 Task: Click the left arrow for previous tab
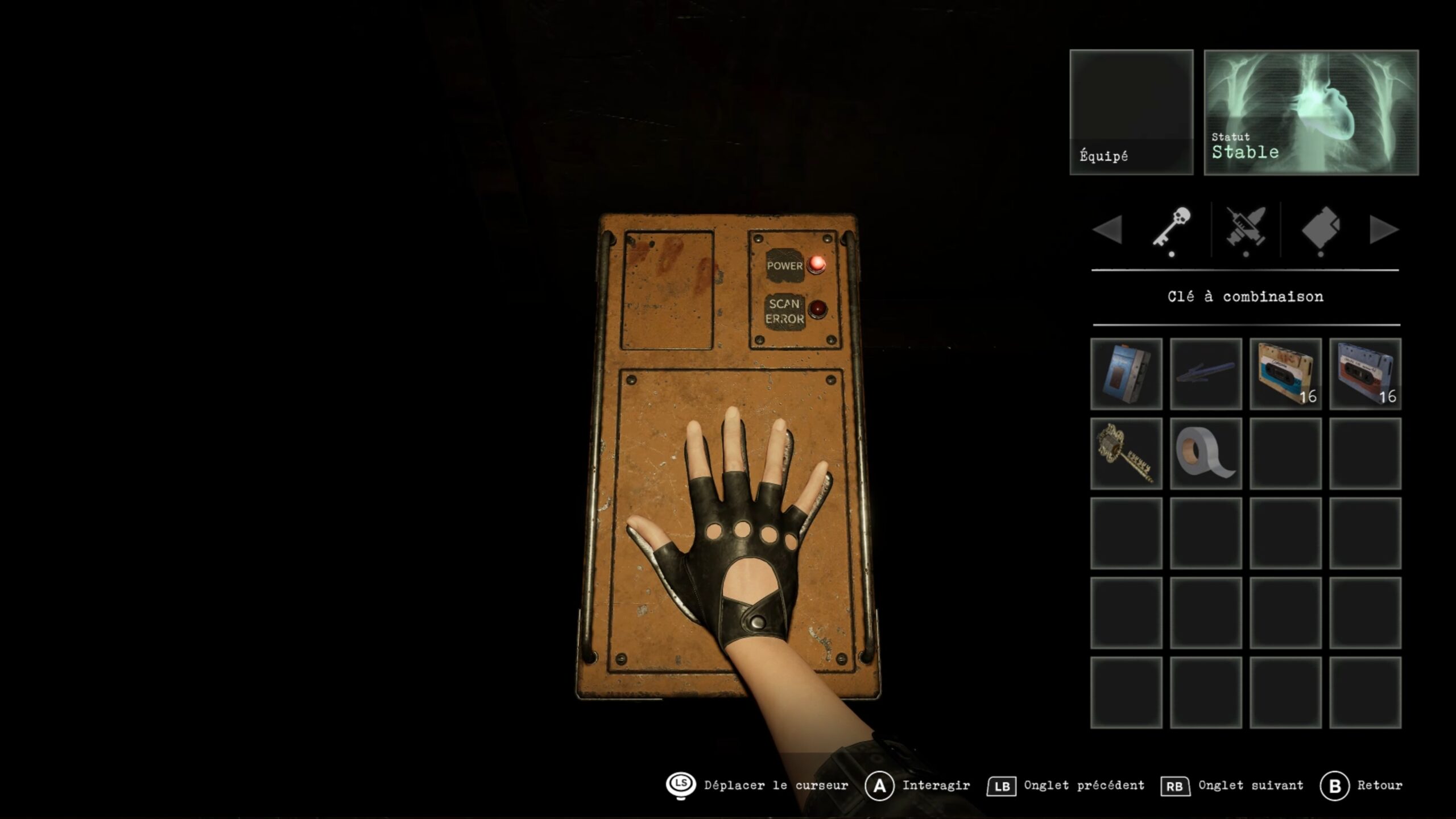(1107, 230)
